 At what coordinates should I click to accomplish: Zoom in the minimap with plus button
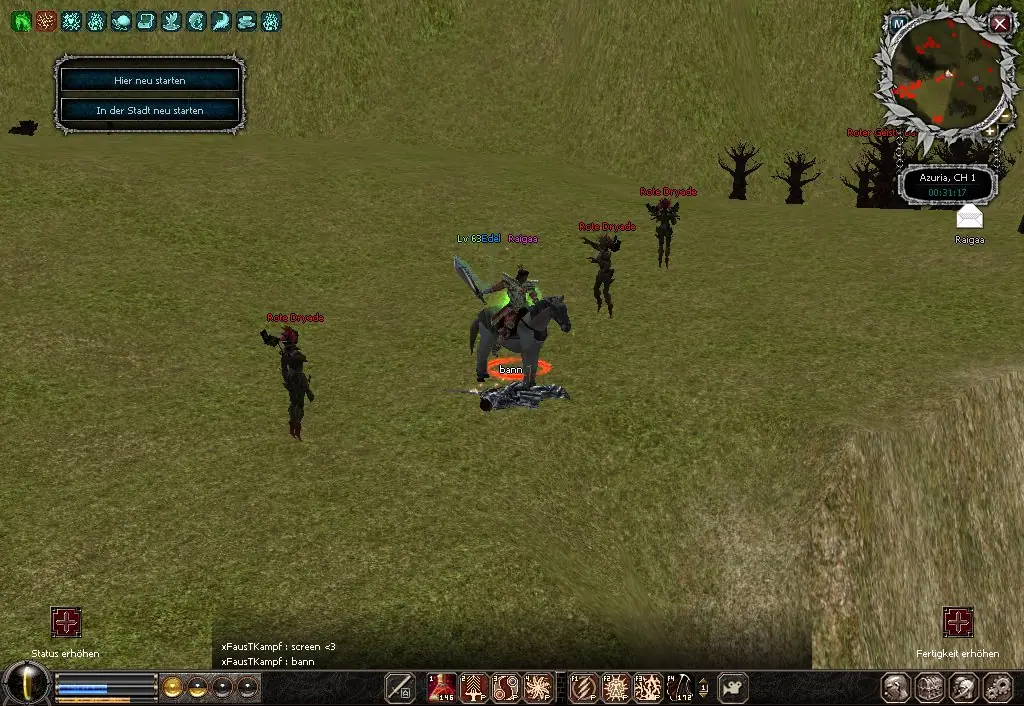[990, 131]
